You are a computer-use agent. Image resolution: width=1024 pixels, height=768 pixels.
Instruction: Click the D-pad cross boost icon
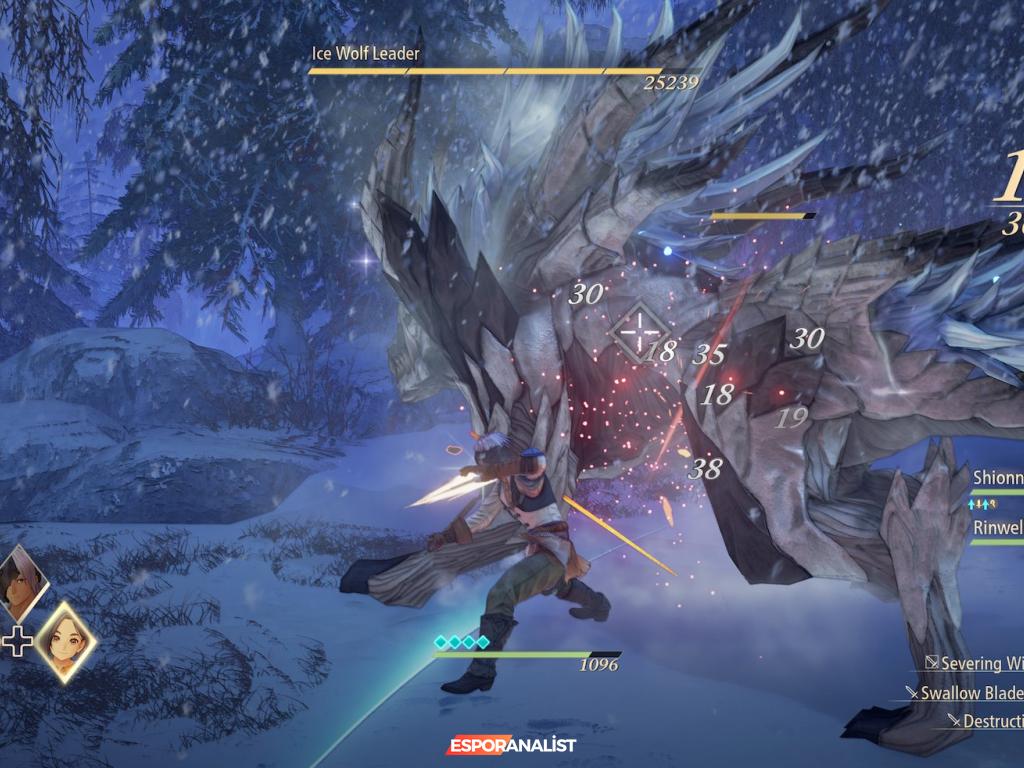[17, 641]
